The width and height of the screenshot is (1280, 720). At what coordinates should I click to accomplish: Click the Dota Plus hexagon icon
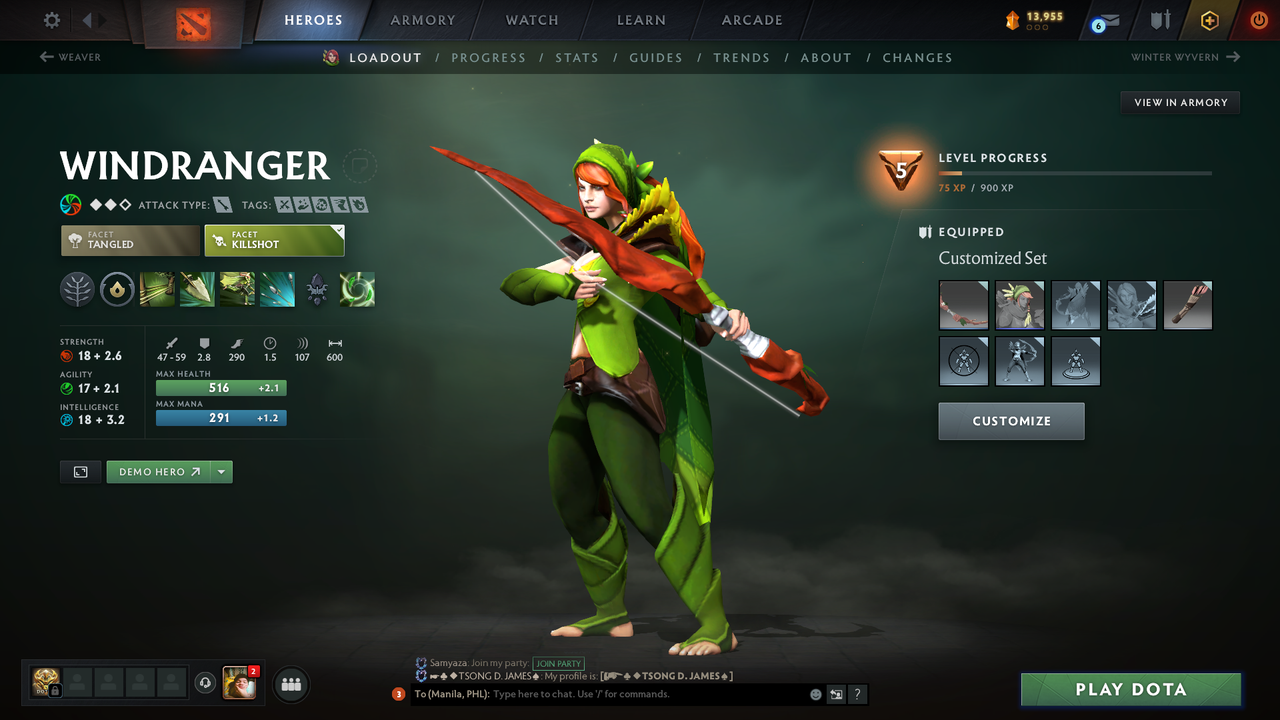pos(1209,19)
